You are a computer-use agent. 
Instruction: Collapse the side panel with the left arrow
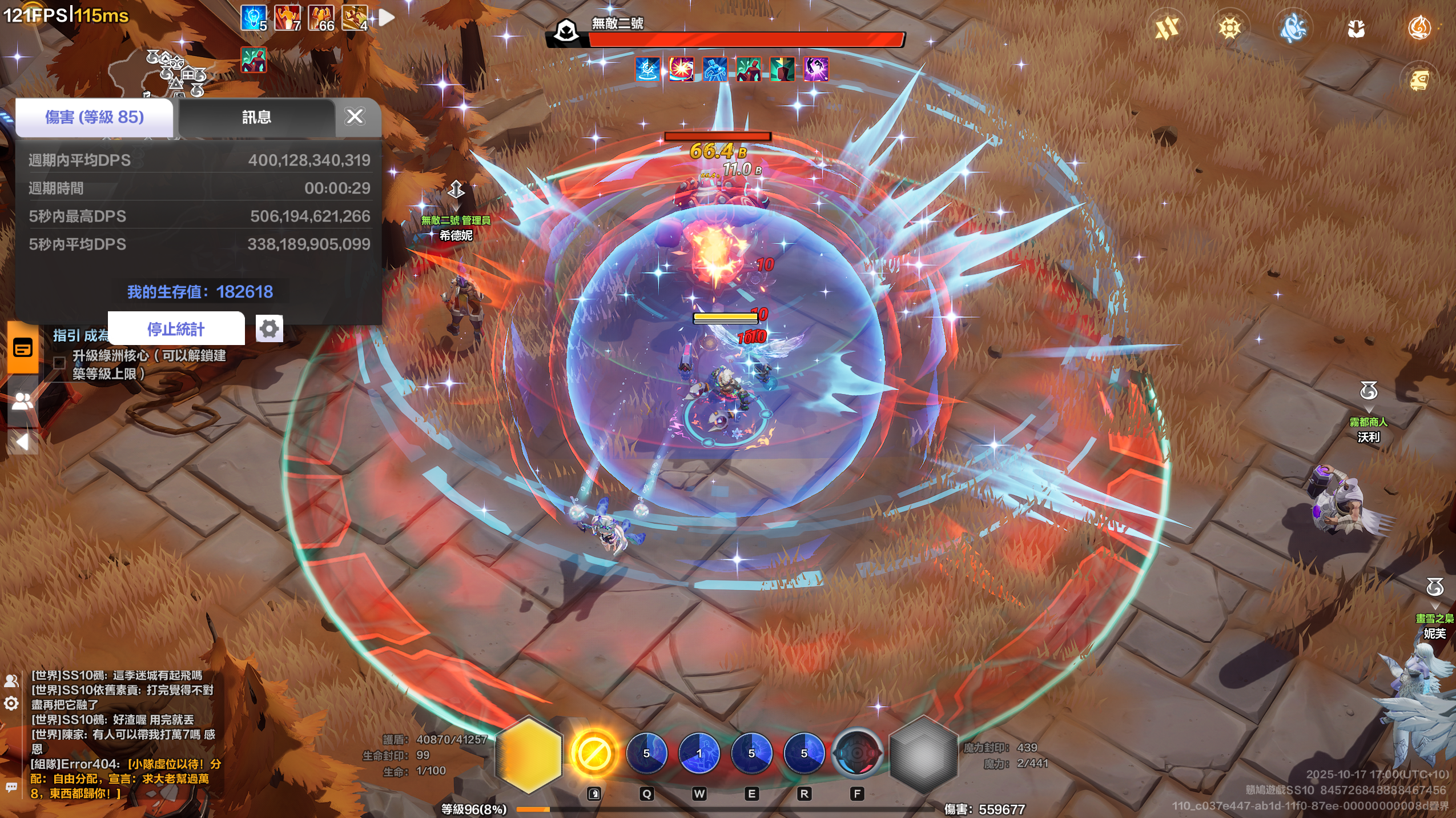(x=23, y=442)
